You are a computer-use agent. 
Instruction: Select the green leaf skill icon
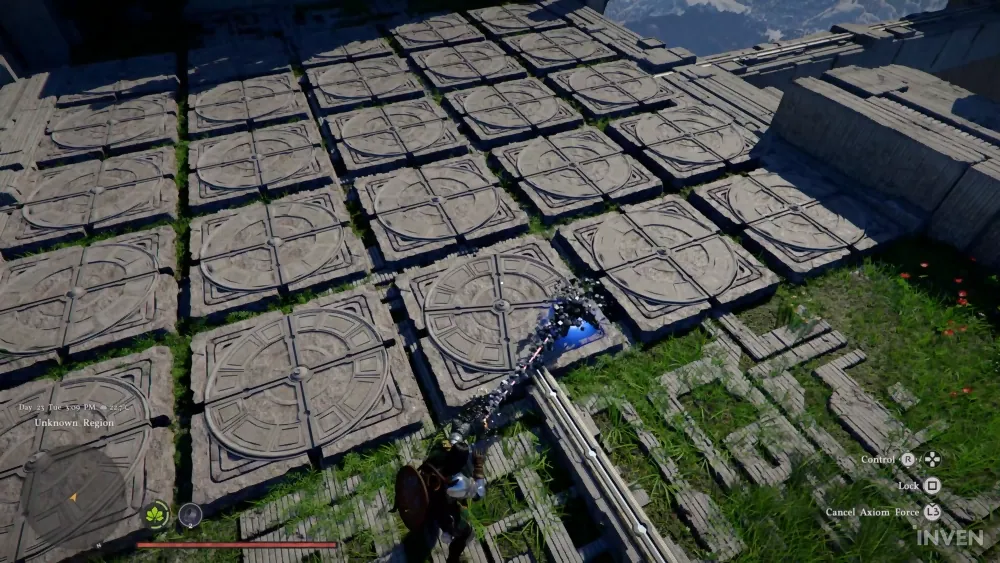tap(156, 515)
